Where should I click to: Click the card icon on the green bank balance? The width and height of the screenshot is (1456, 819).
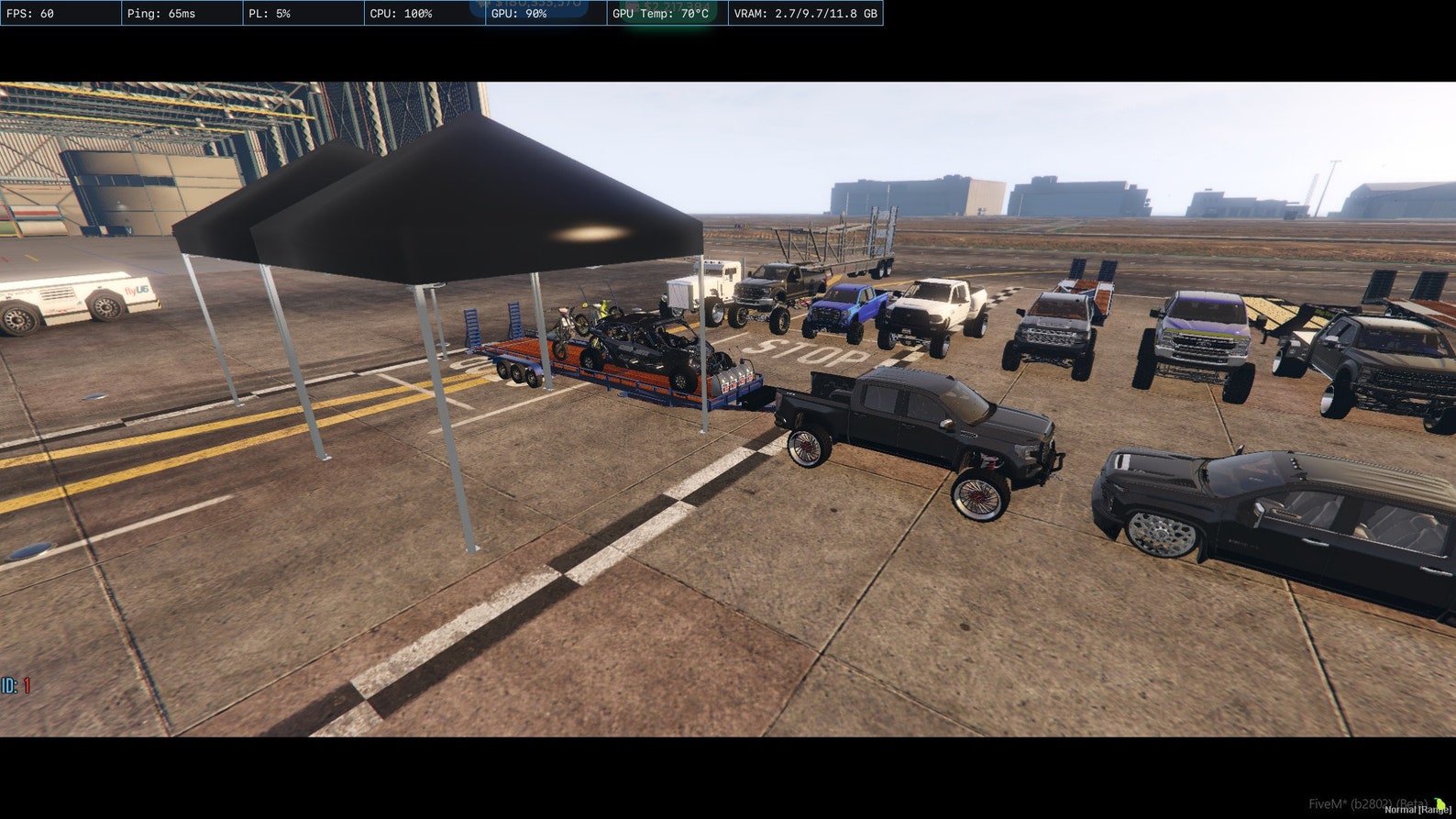pyautogui.click(x=634, y=6)
